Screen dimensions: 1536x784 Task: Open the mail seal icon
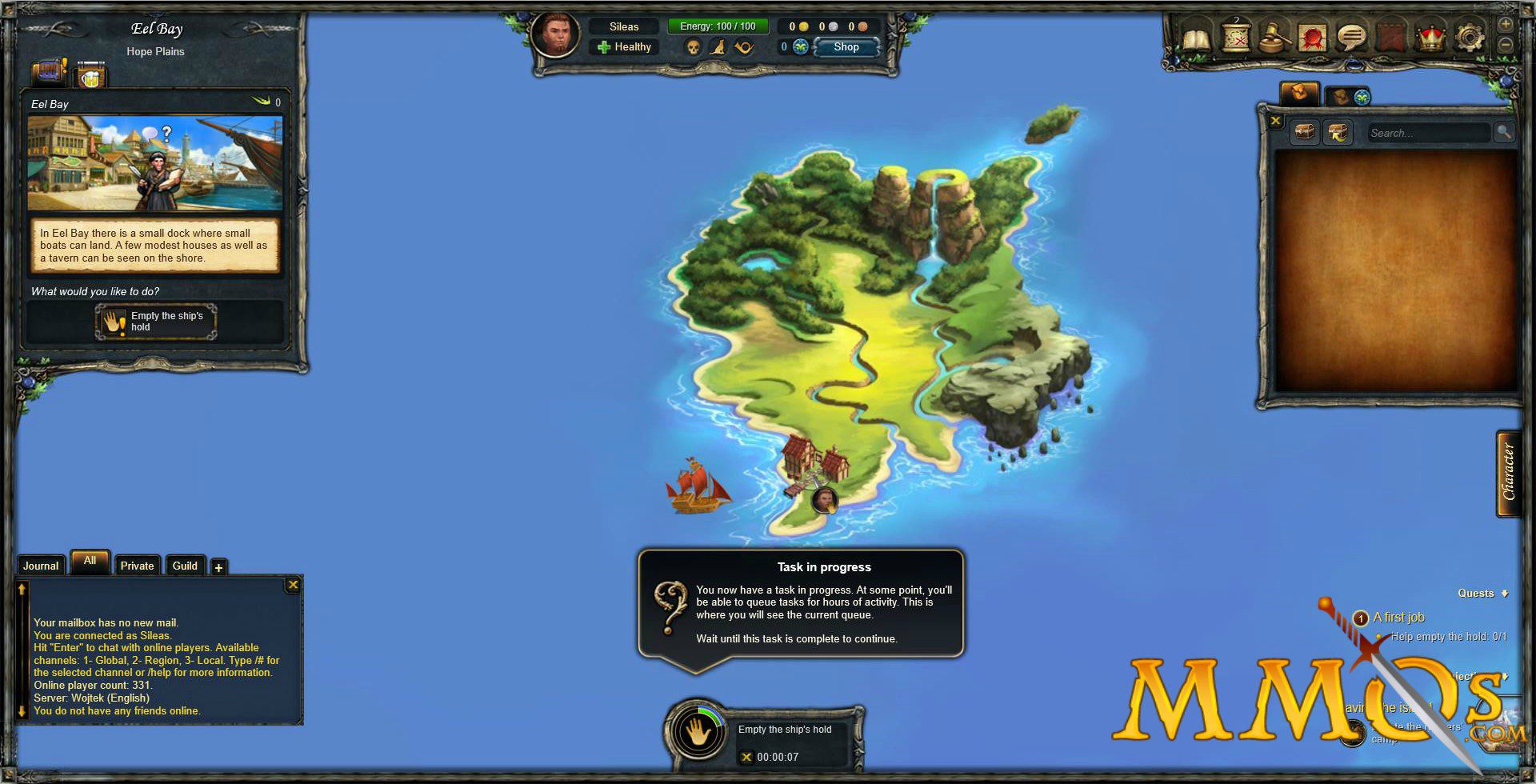pos(1312,37)
